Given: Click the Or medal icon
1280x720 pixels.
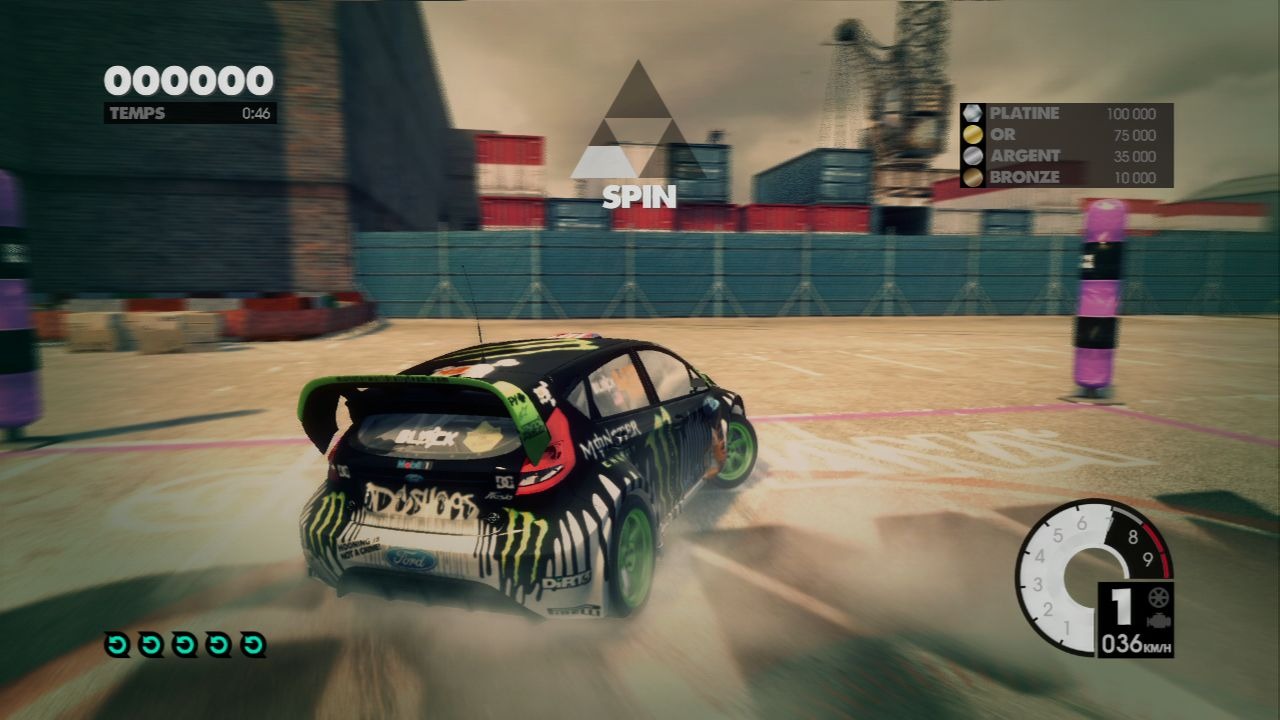Looking at the screenshot, I should click(x=973, y=134).
